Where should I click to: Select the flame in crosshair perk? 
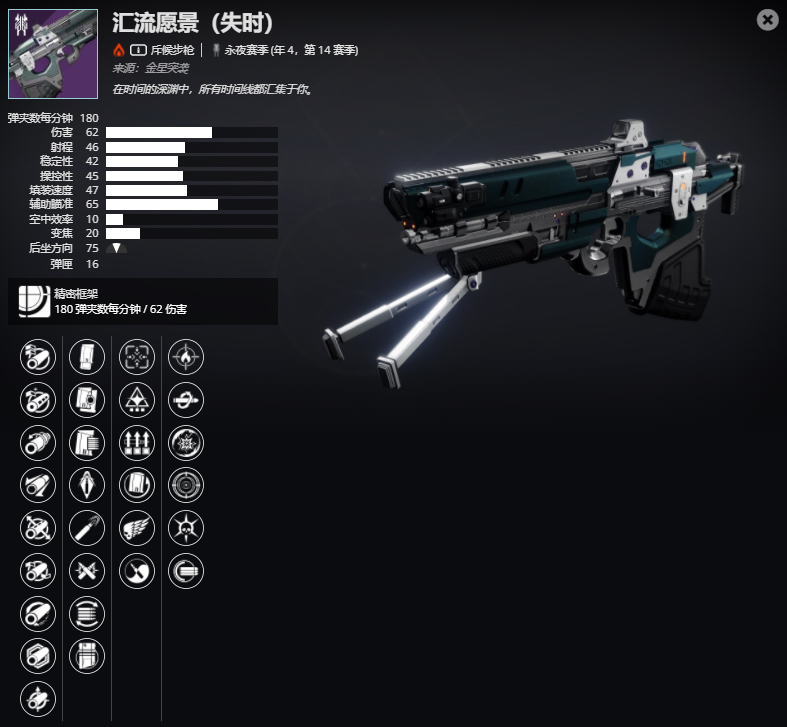(x=186, y=356)
